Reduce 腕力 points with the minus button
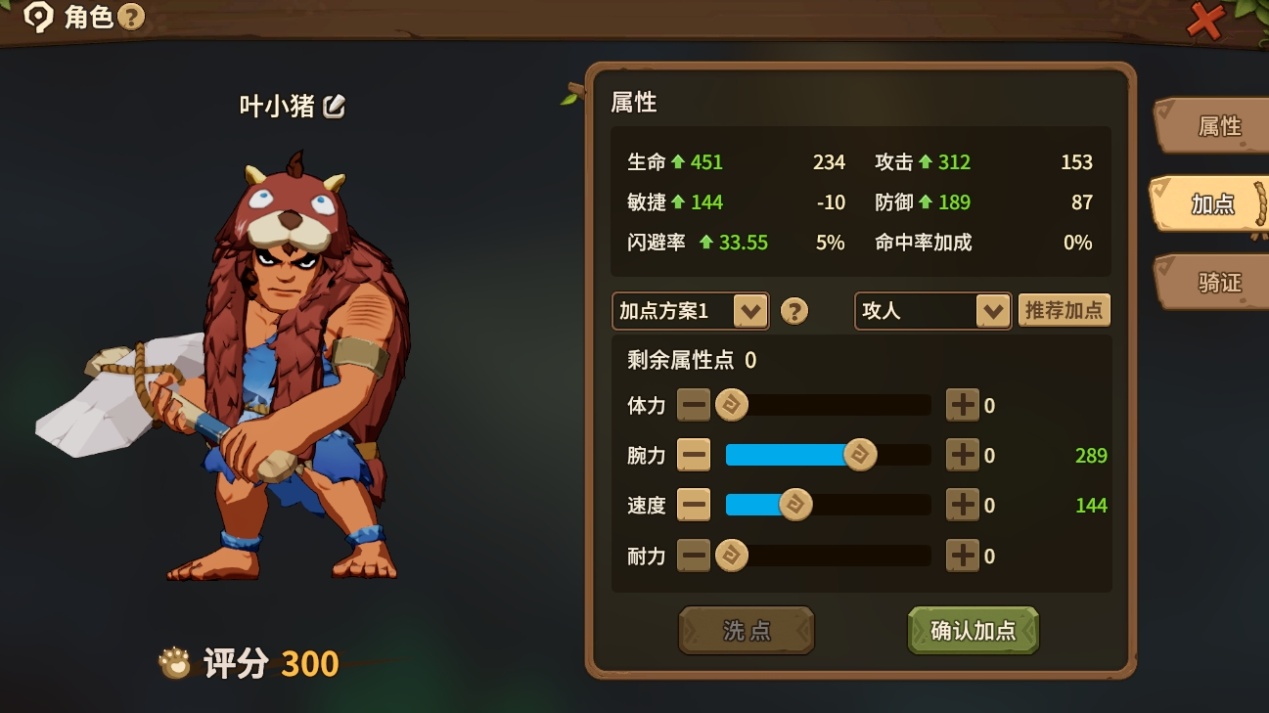This screenshot has width=1269, height=713. coord(693,455)
